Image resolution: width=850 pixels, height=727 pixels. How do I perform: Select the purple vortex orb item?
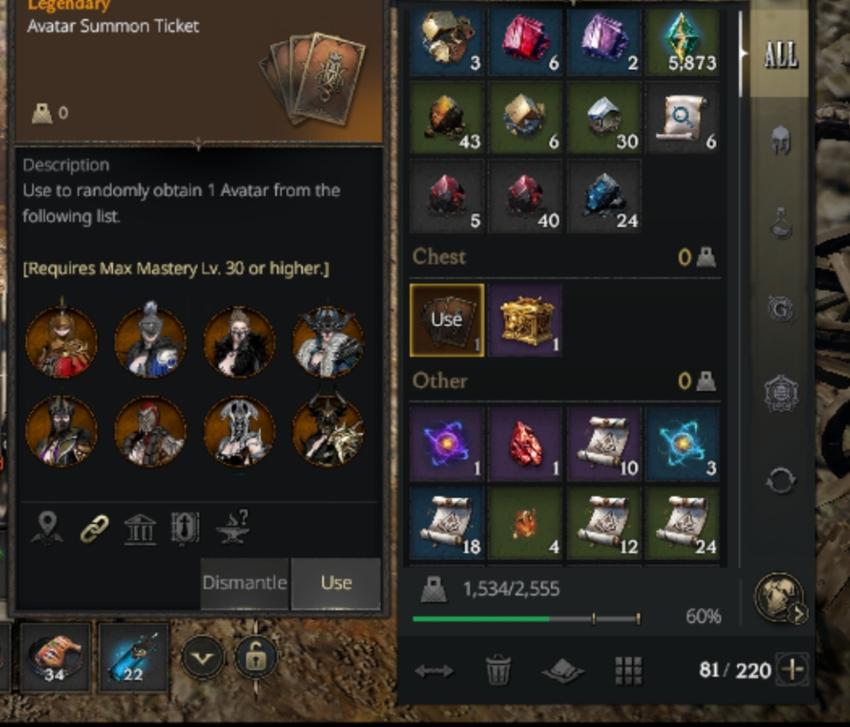[x=447, y=444]
